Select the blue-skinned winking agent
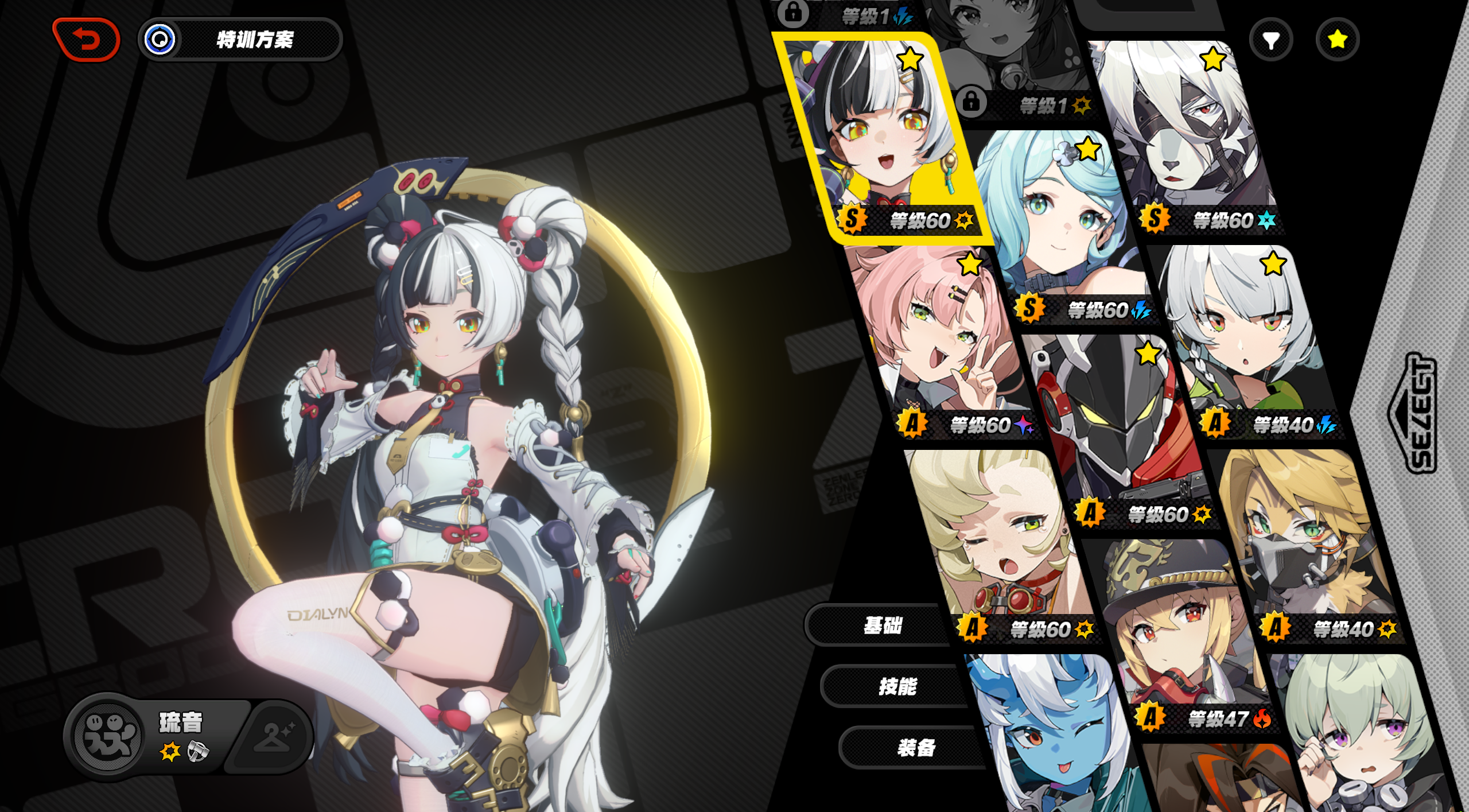Screen dimensions: 1469x812 1050,740
